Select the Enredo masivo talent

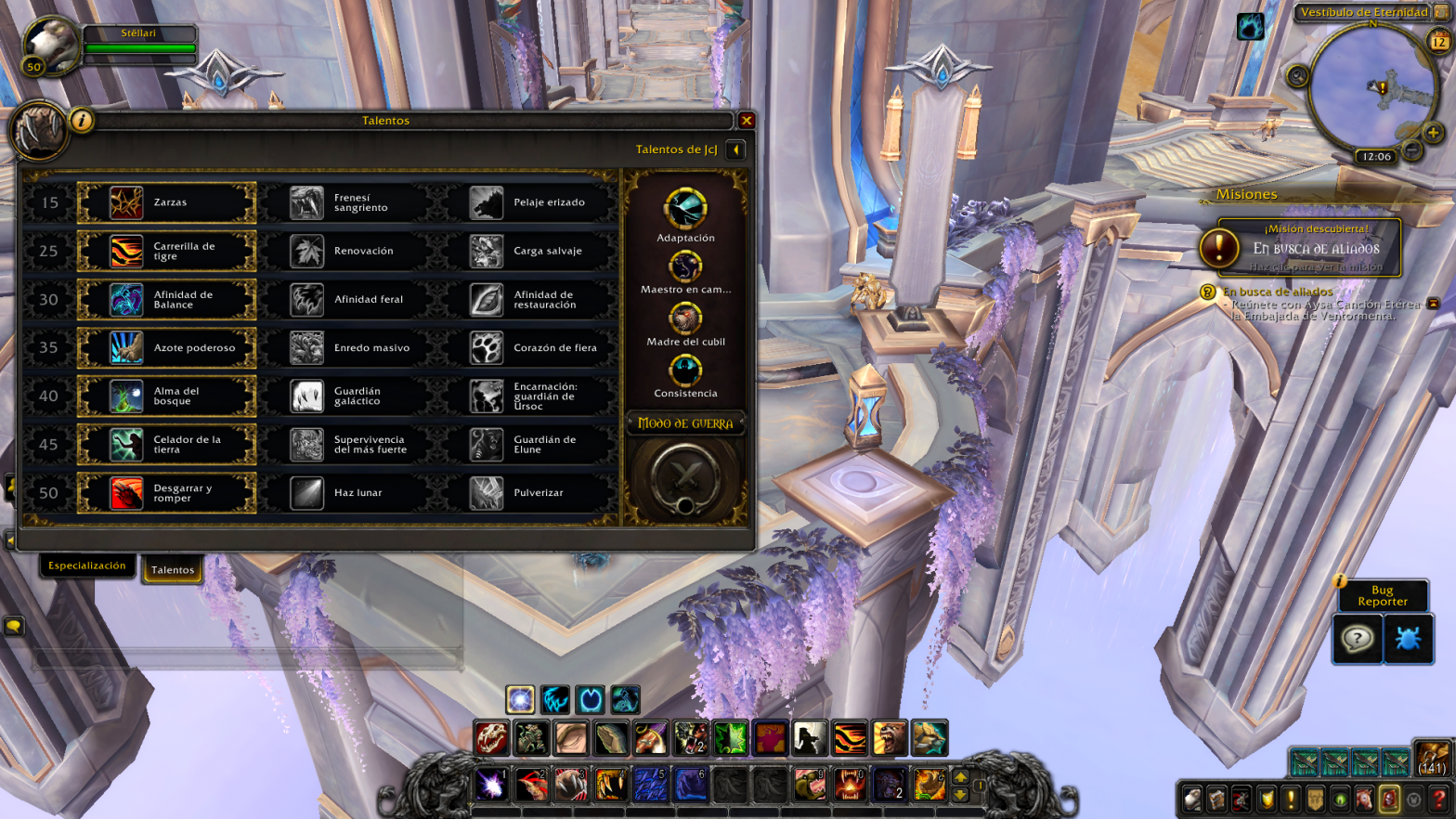point(345,348)
